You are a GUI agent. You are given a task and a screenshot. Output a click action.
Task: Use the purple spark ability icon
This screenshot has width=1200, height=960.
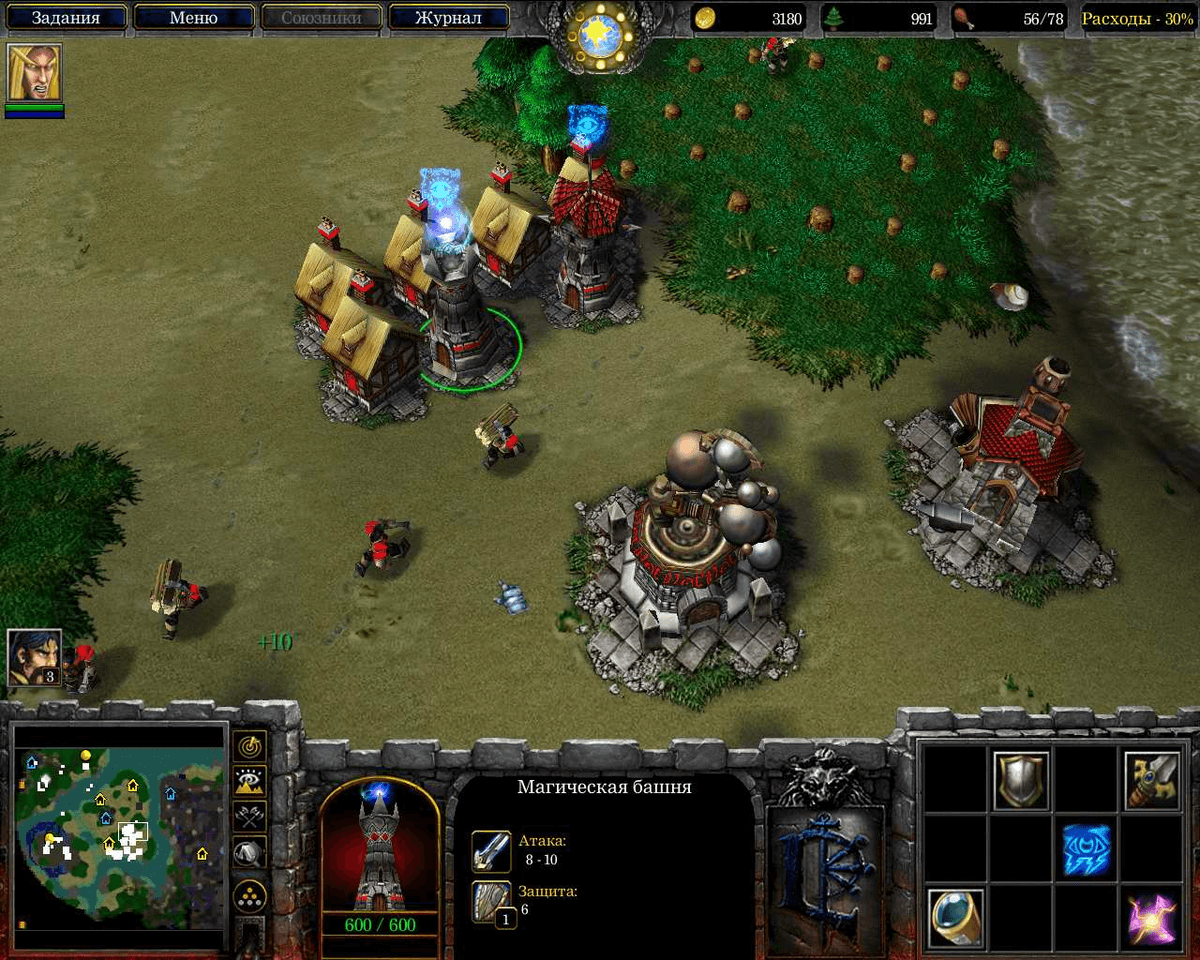(x=1152, y=917)
